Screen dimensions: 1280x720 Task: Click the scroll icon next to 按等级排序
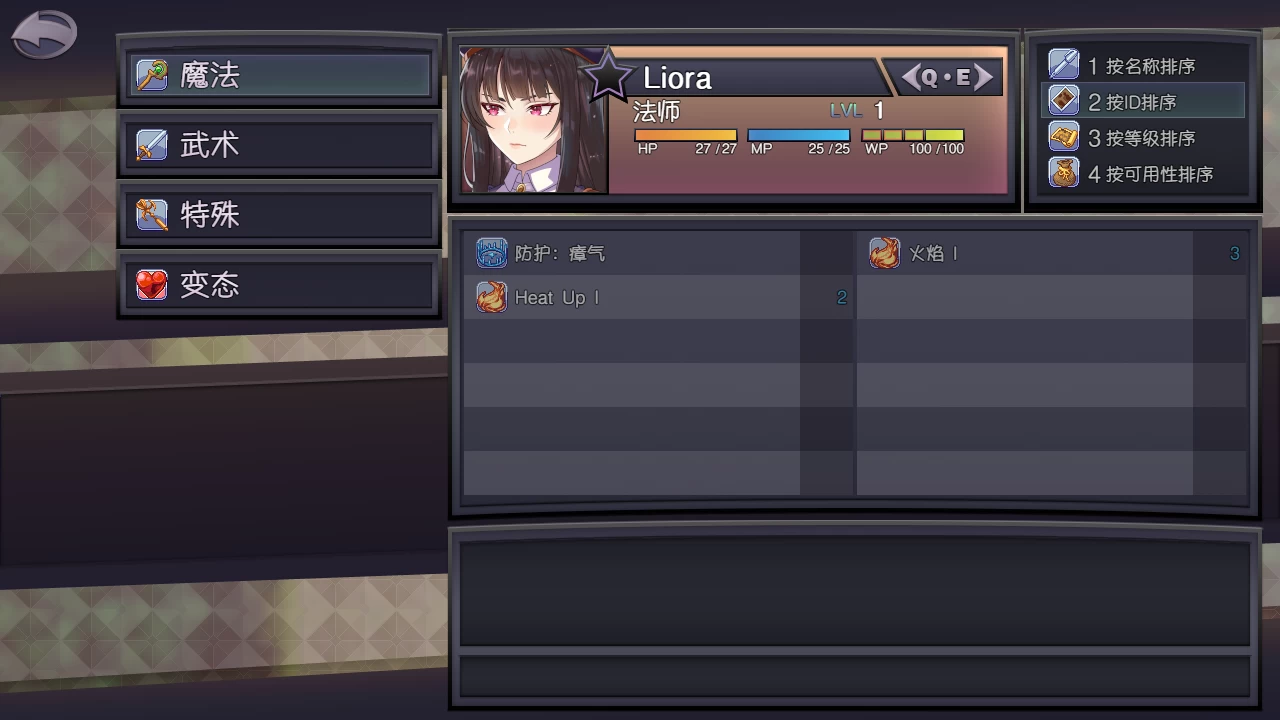click(1063, 137)
